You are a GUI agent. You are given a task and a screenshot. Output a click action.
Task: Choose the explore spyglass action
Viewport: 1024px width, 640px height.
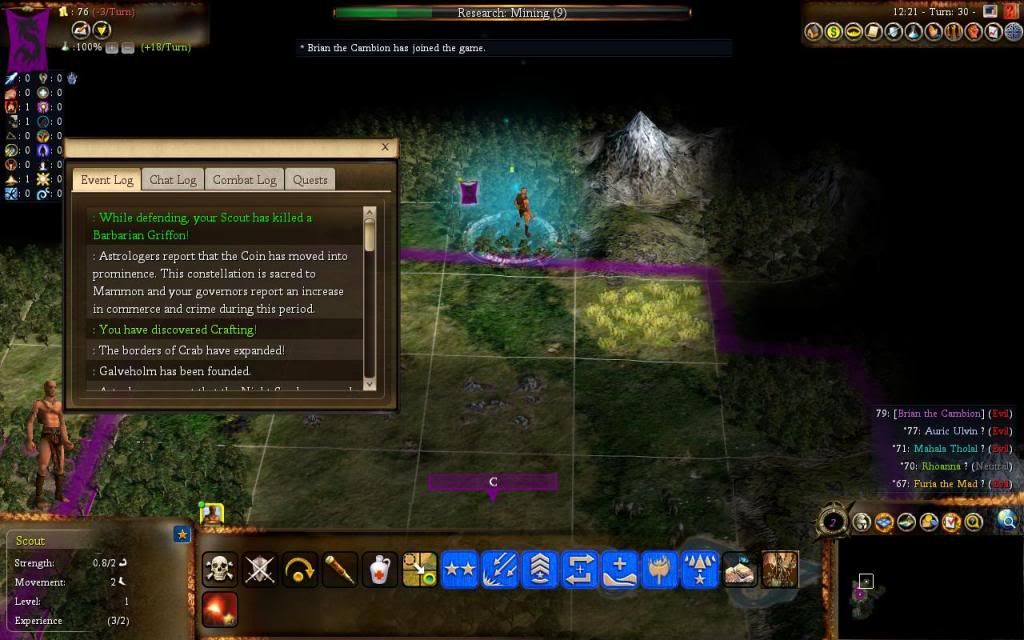point(340,570)
